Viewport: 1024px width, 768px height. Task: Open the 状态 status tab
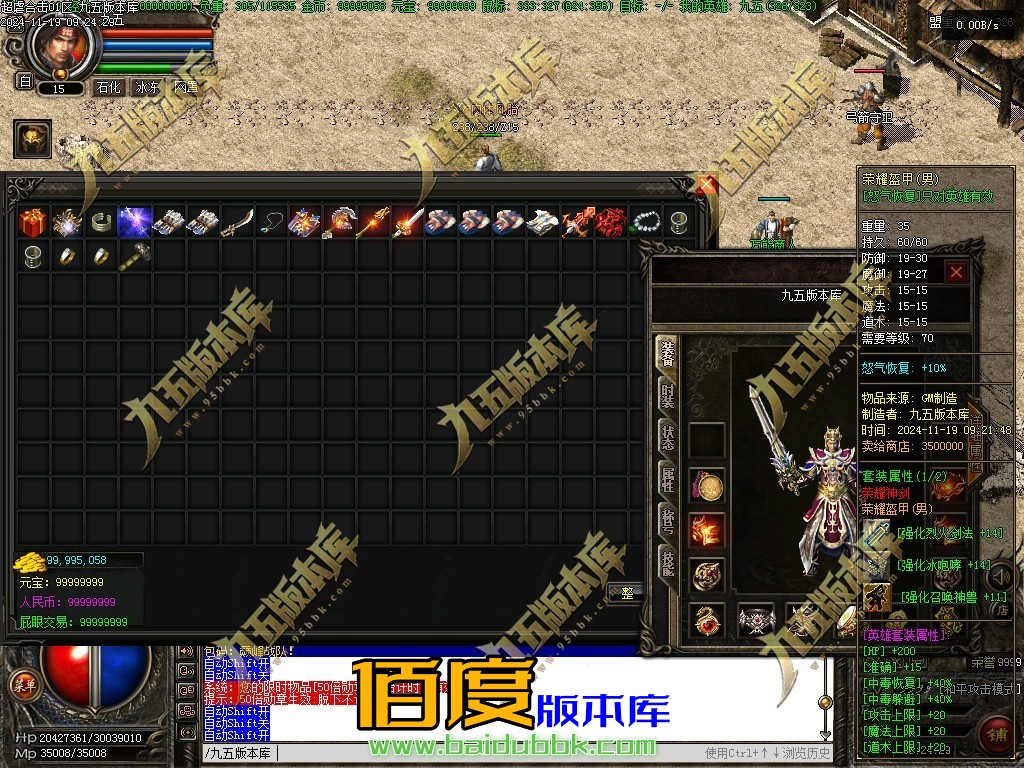coord(667,438)
